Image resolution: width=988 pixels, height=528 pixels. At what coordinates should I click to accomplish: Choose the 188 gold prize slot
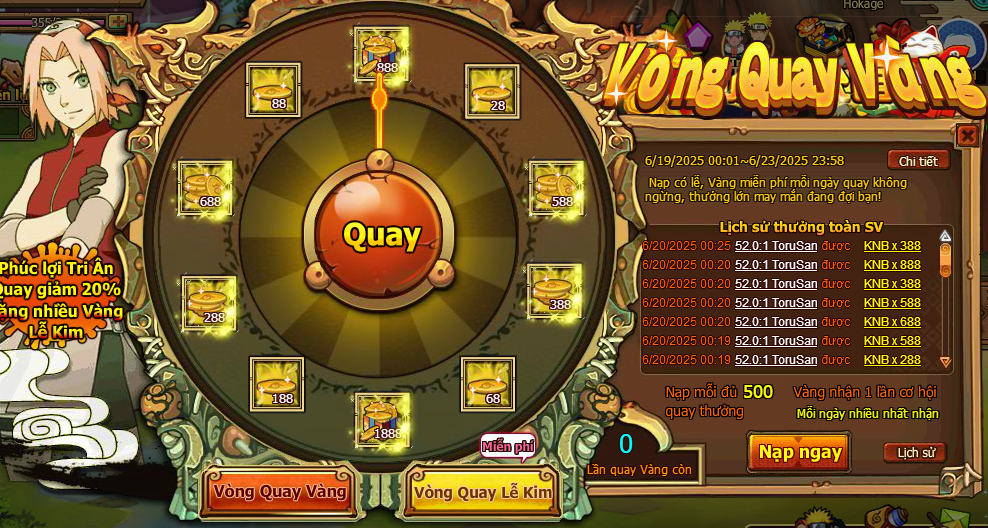(276, 384)
